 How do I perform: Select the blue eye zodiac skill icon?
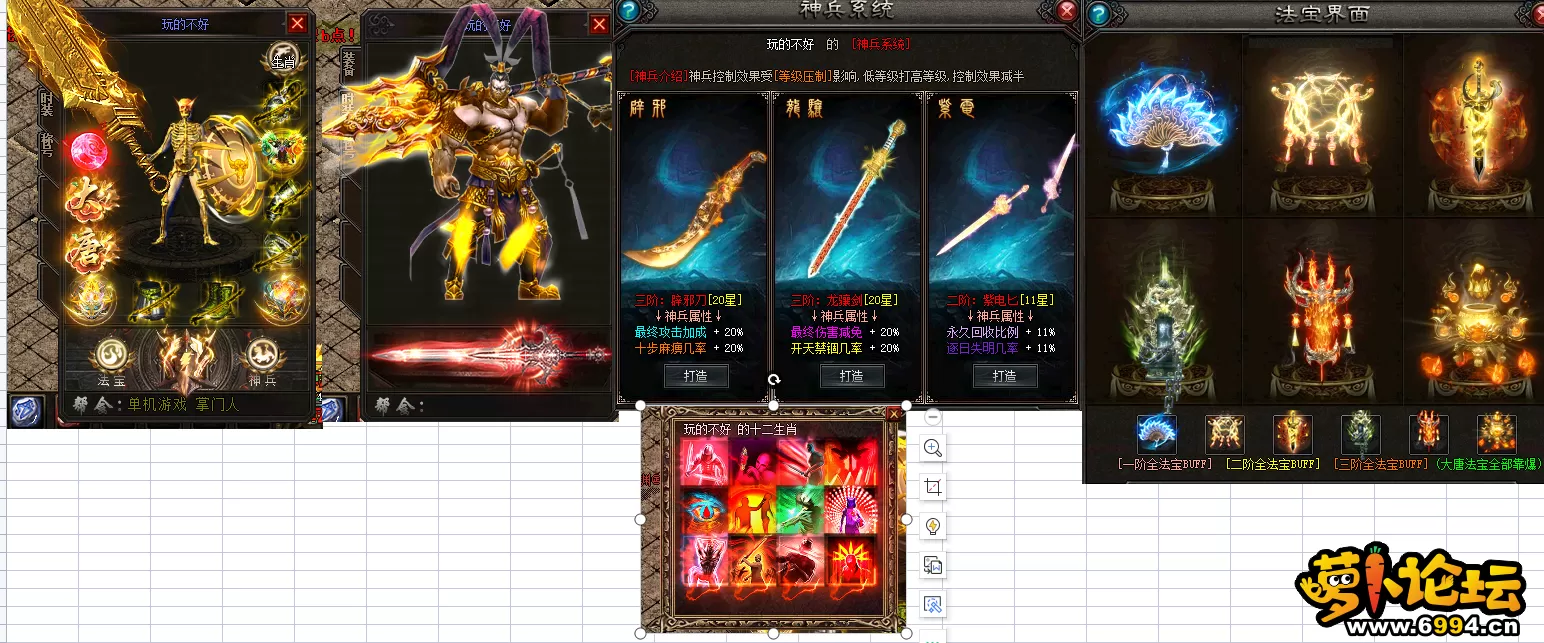[x=707, y=511]
